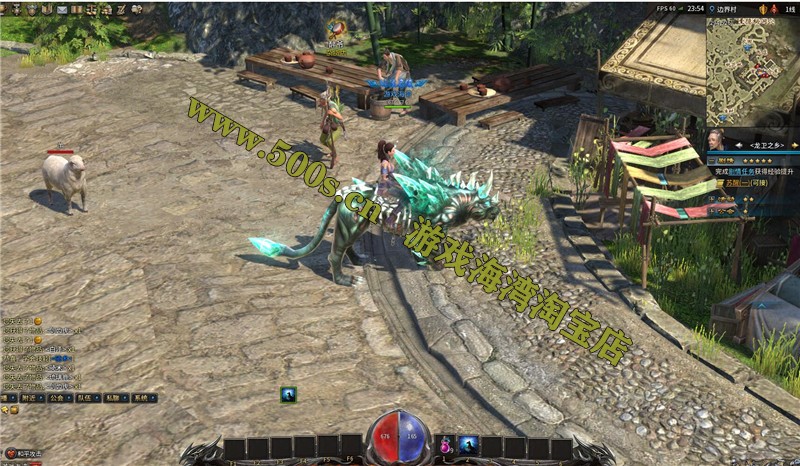
Task: Switch to the 私聊 (Whisper) chat channel
Action: (x=116, y=398)
